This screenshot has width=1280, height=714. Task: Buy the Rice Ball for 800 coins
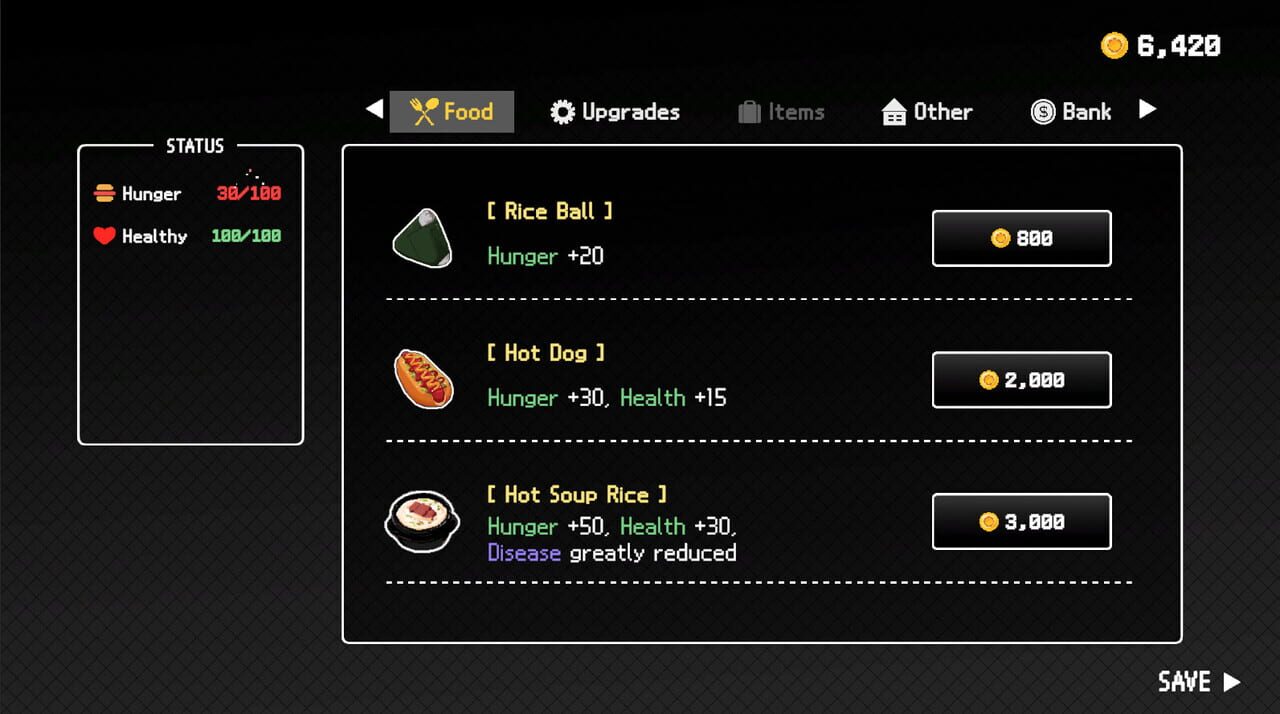1021,238
